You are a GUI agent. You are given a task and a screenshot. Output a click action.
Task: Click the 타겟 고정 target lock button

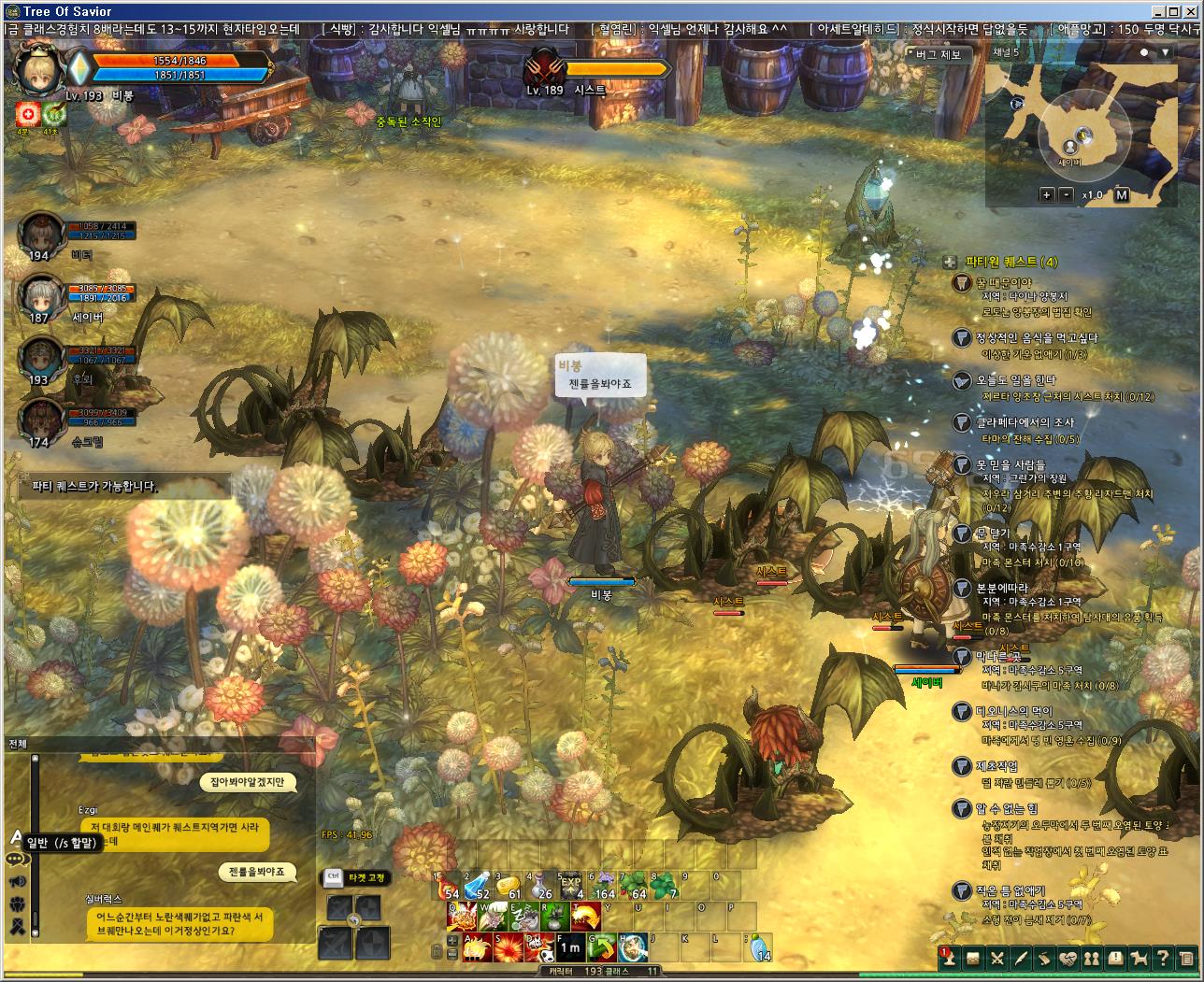pyautogui.click(x=354, y=877)
